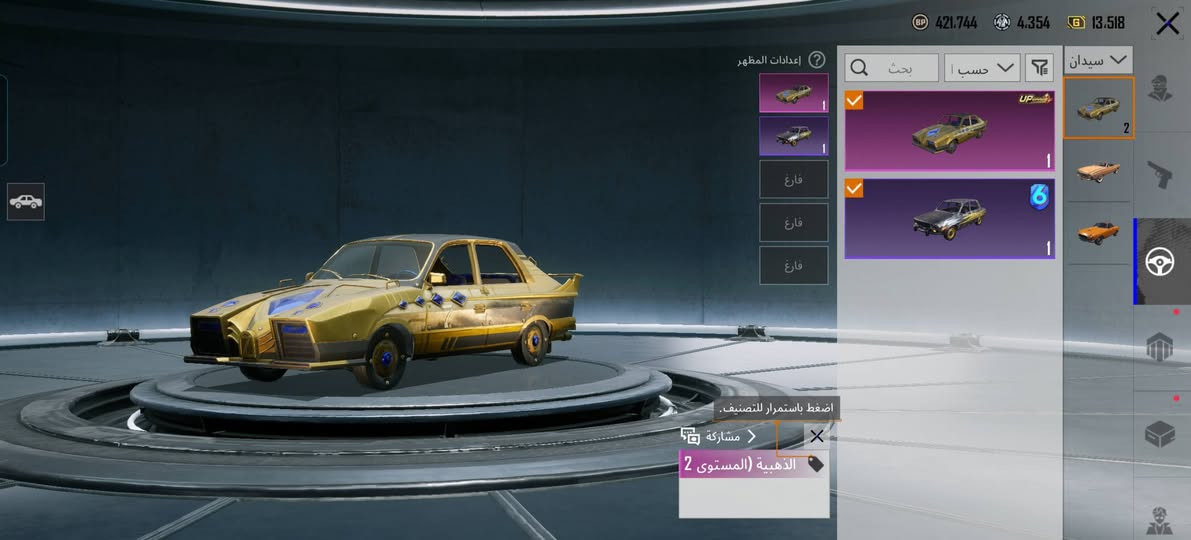
Task: Expand the حسب sort dropdown
Action: click(982, 68)
